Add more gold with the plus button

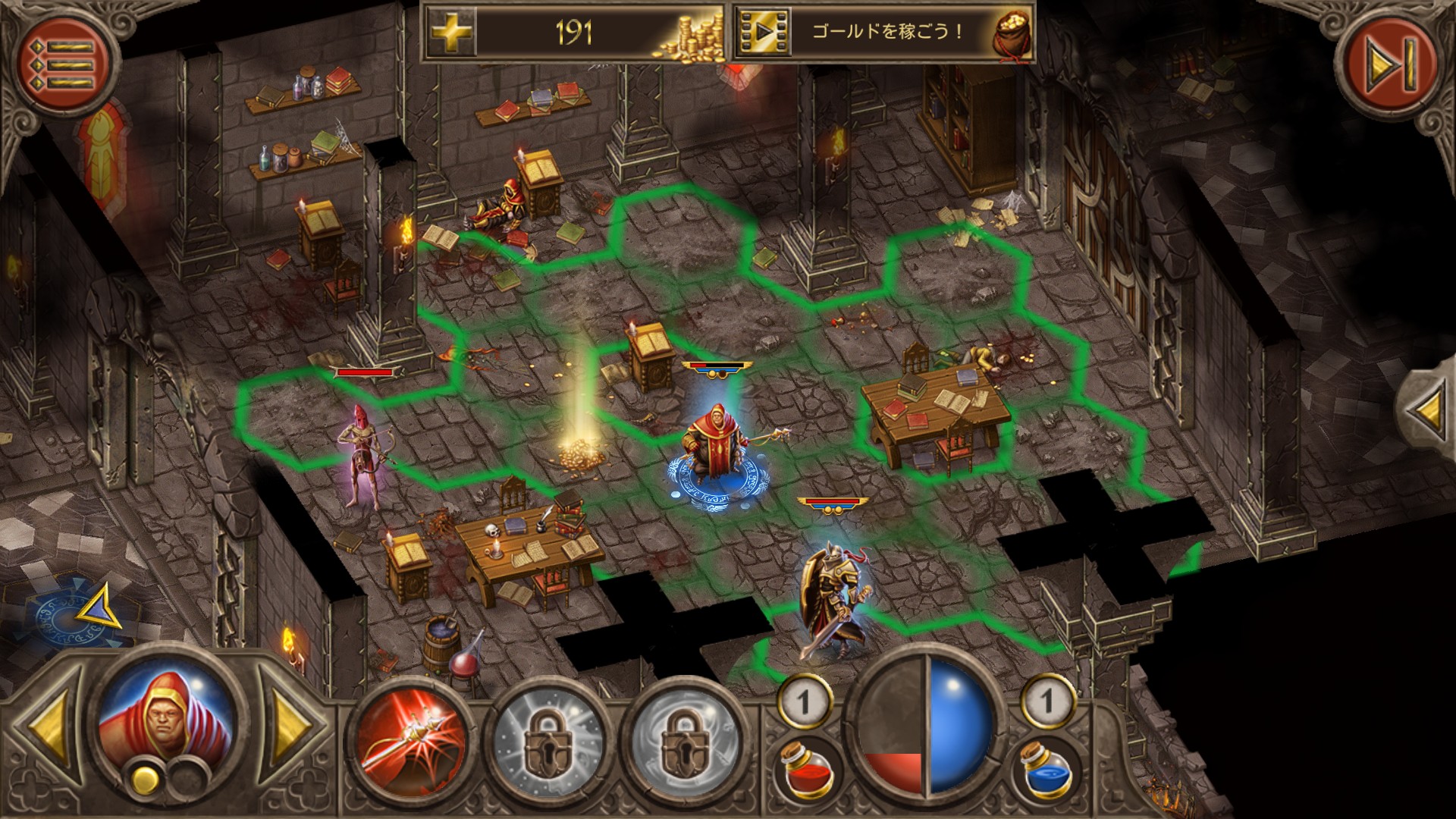450,32
